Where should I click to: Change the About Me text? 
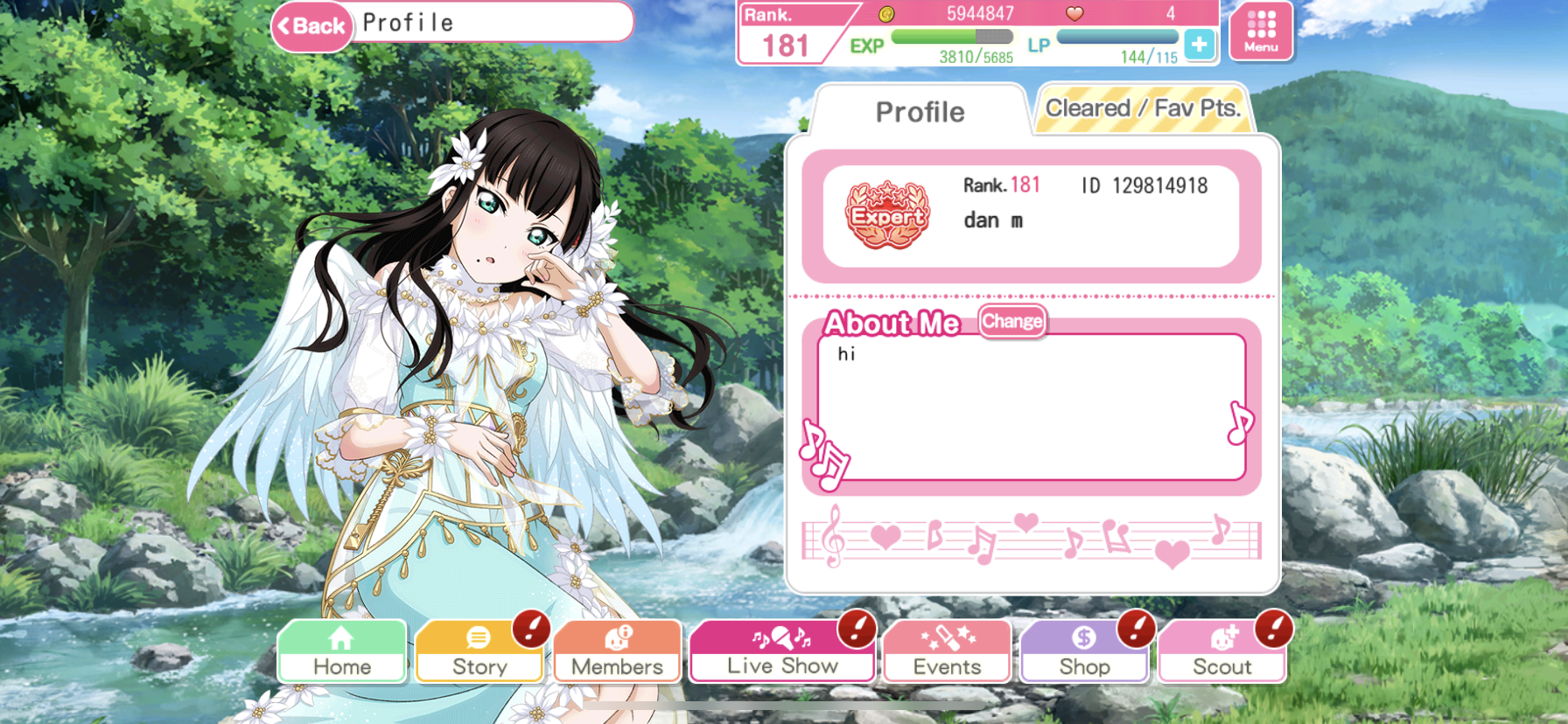(x=1011, y=321)
